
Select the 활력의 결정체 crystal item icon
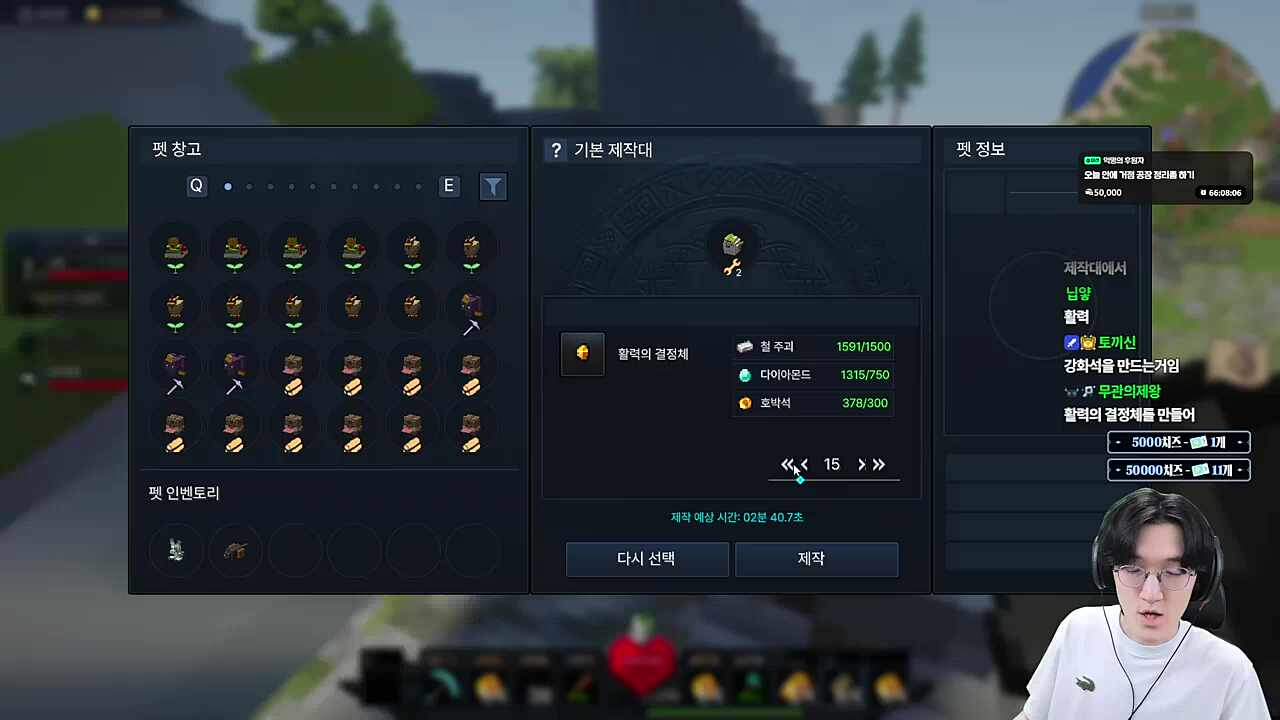[582, 353]
